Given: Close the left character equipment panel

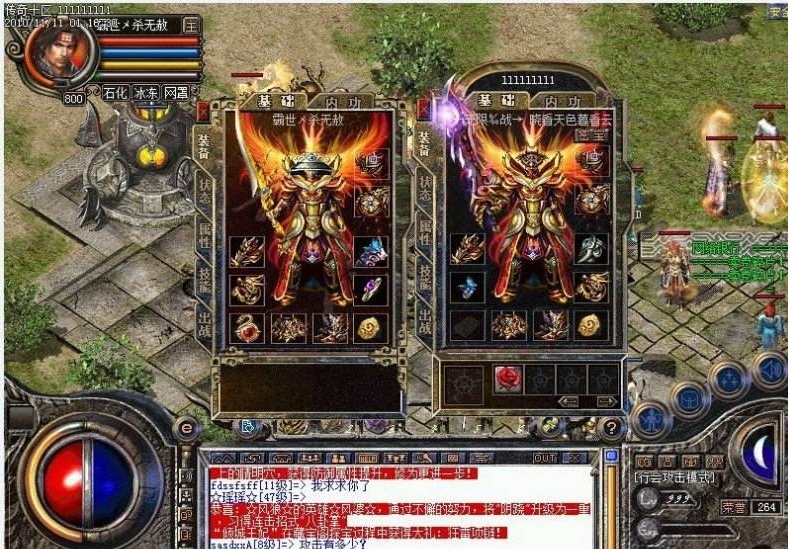Looking at the screenshot, I should 204,110.
